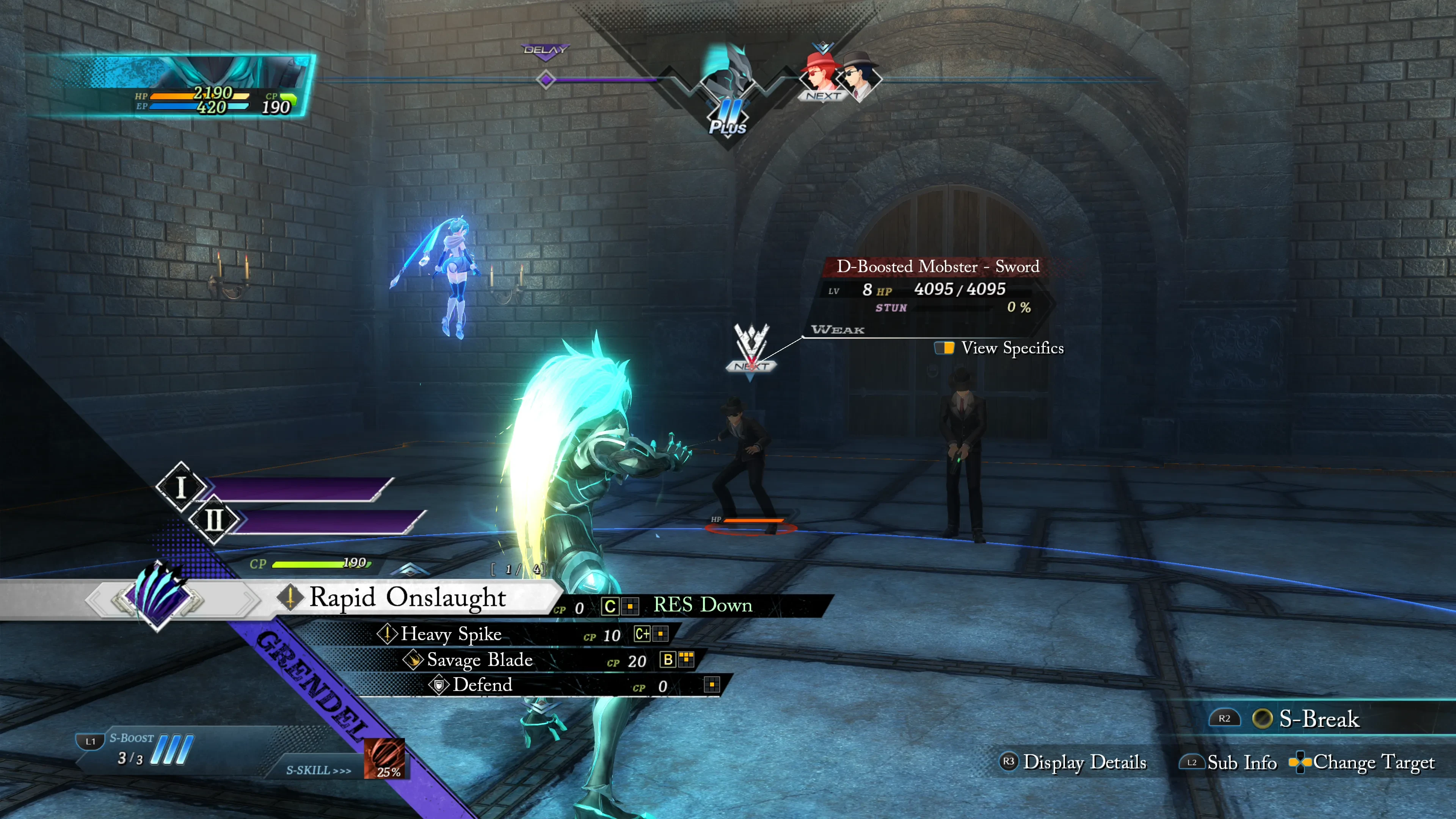Activate the S-Break option
Image resolution: width=1456 pixels, height=819 pixels.
pos(1318,719)
